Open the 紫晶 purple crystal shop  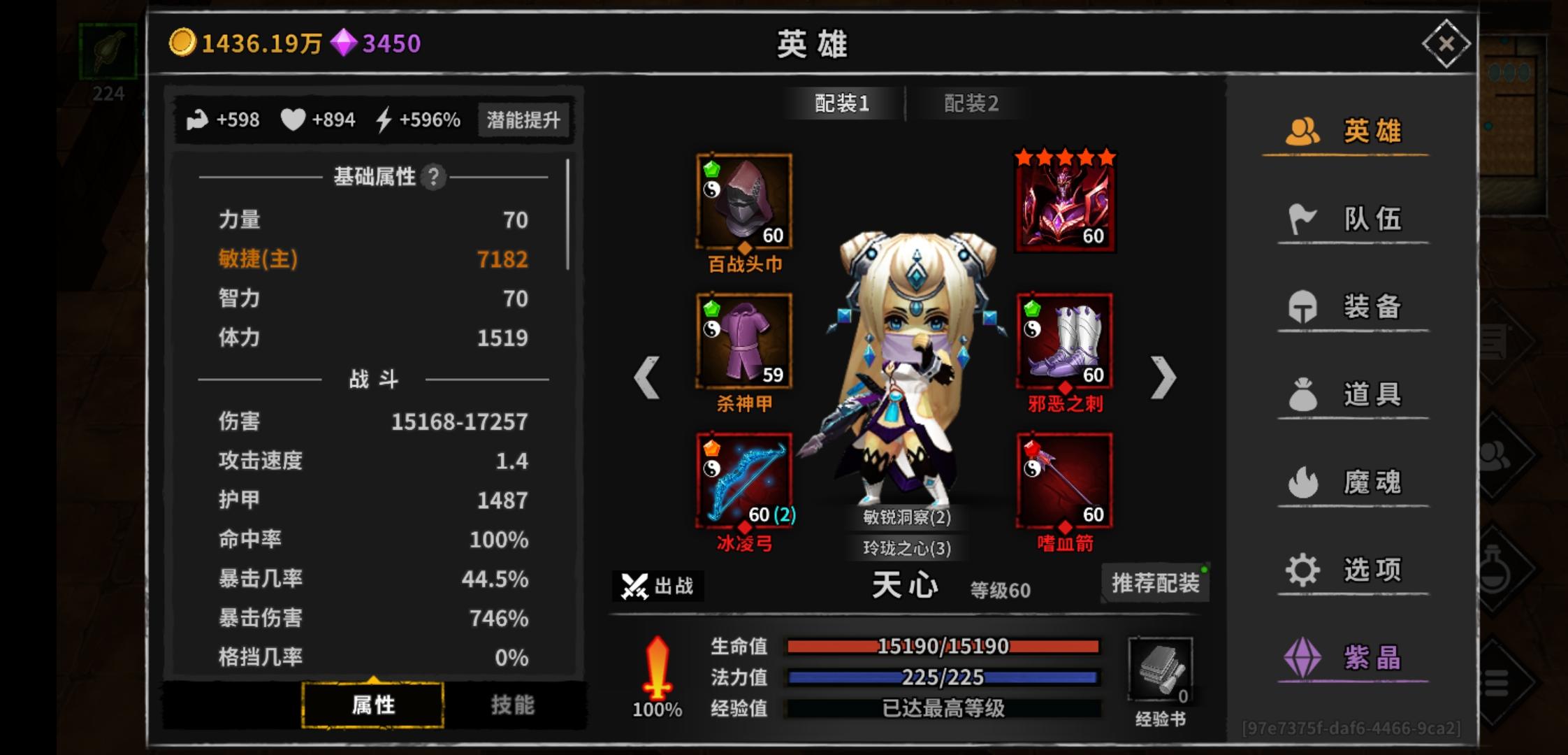1351,657
